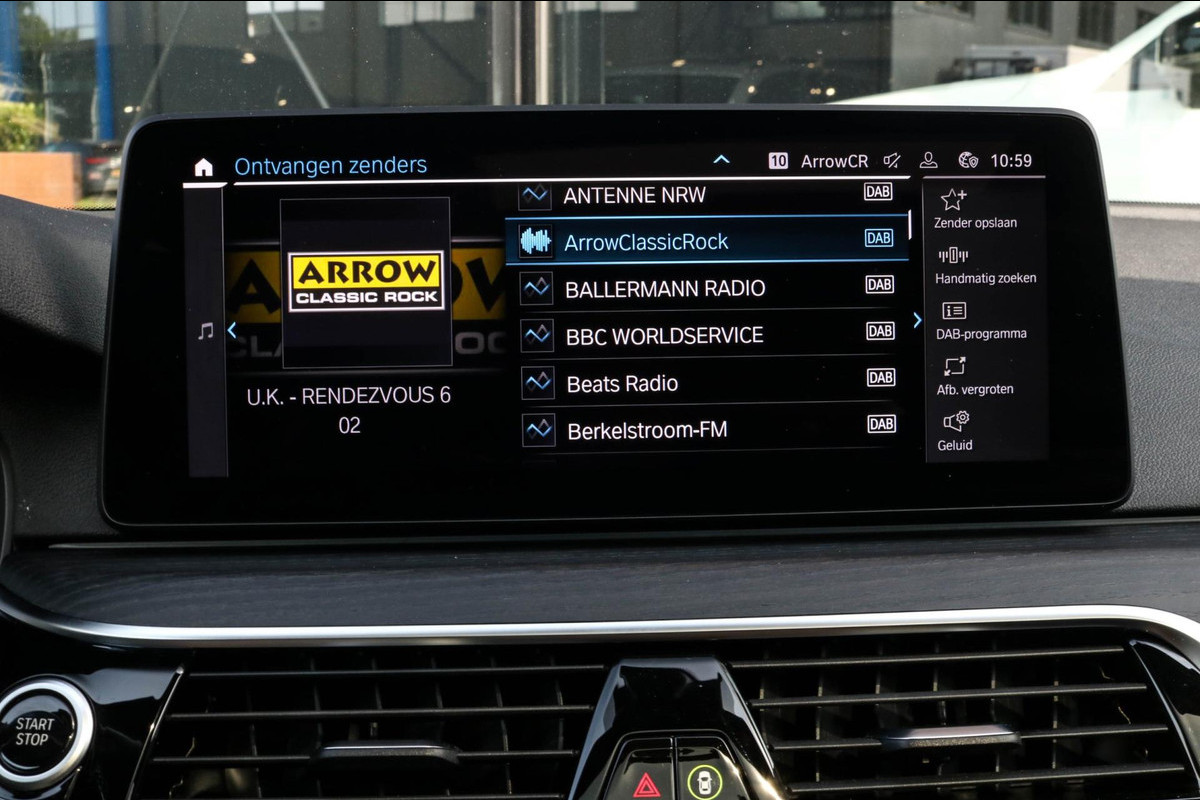Click the Arrow Classic Rock logo thumbnail
Screen dimensions: 1200x800
point(365,281)
